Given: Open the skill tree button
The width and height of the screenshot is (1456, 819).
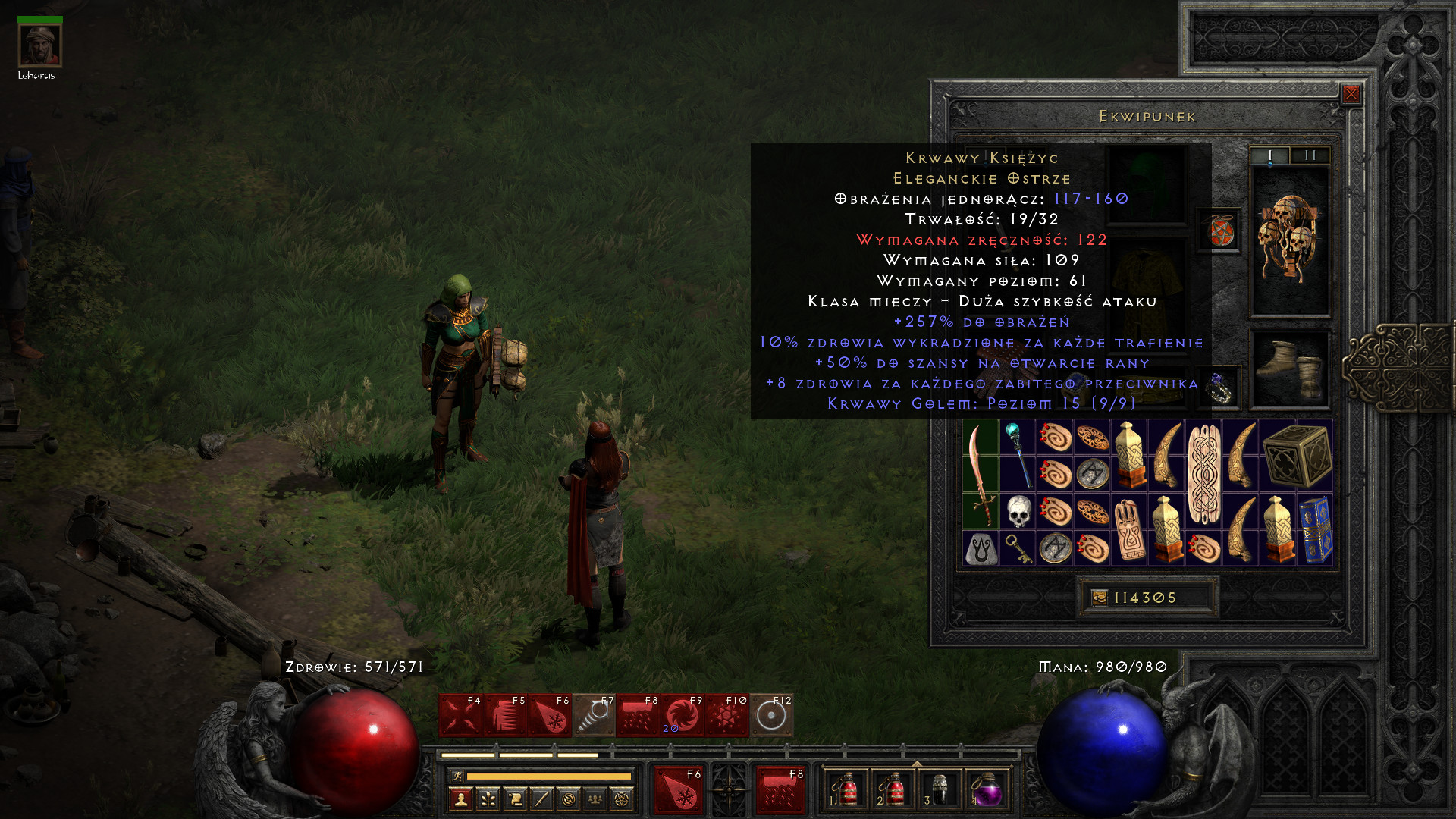Looking at the screenshot, I should tap(488, 799).
